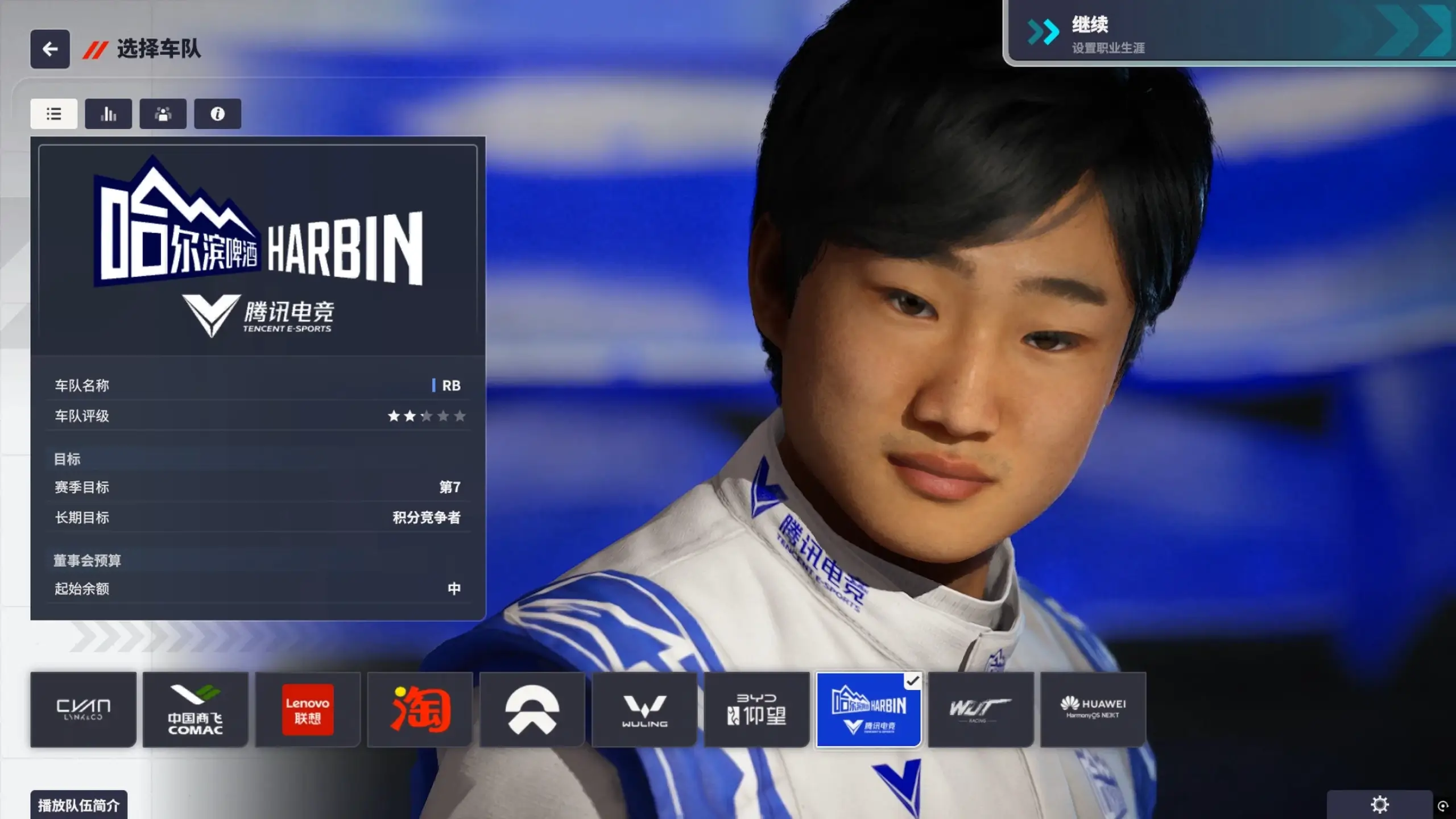1456x819 pixels.
Task: Switch to the list overview tab
Action: [54, 114]
